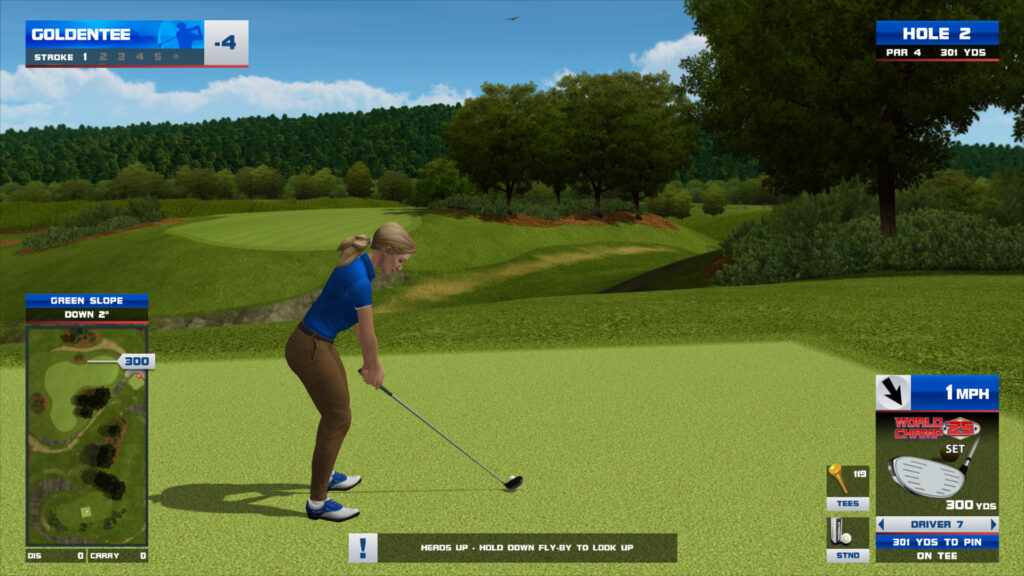Image resolution: width=1024 pixels, height=576 pixels.
Task: Click the wind direction arrow indicator
Action: pyautogui.click(x=893, y=393)
